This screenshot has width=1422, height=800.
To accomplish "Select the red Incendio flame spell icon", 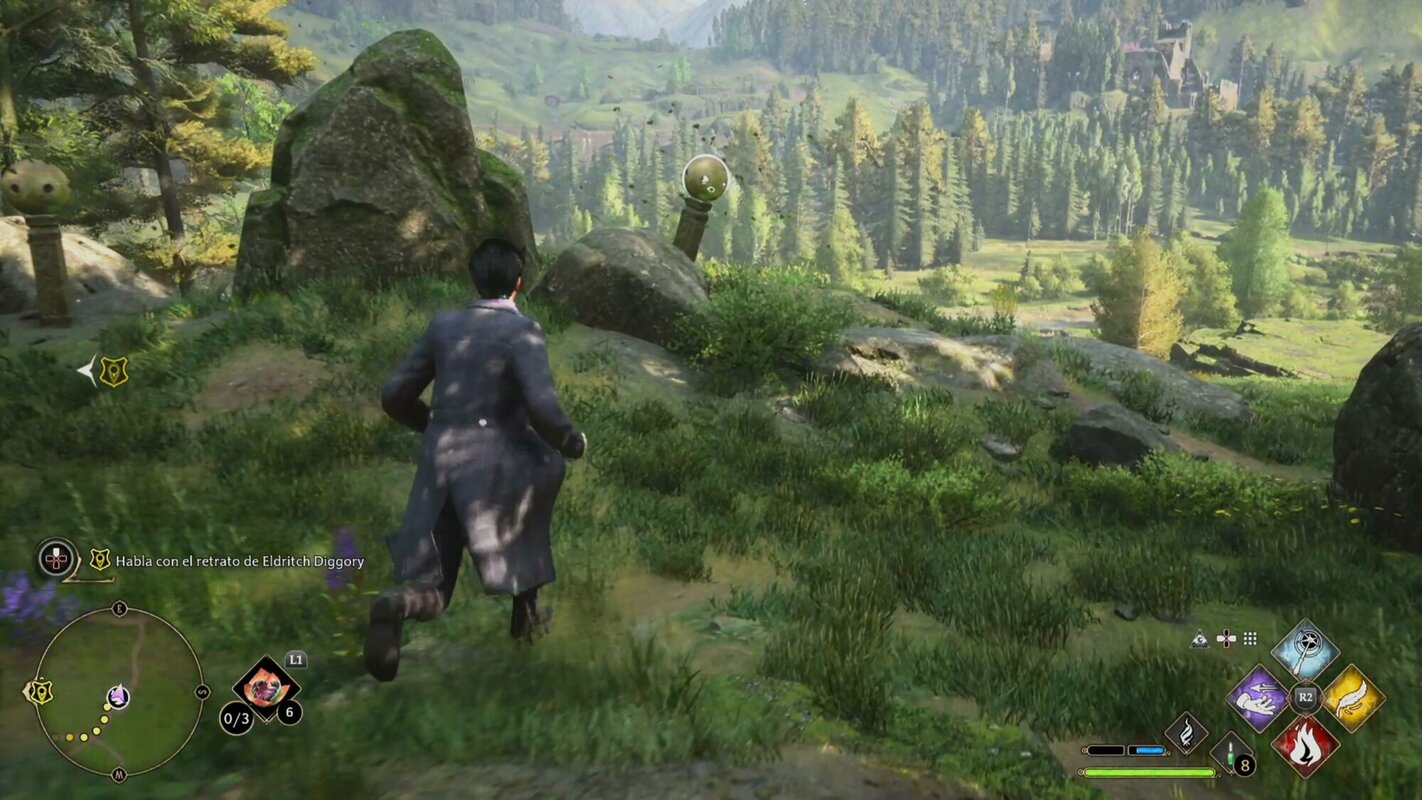I will 1305,745.
